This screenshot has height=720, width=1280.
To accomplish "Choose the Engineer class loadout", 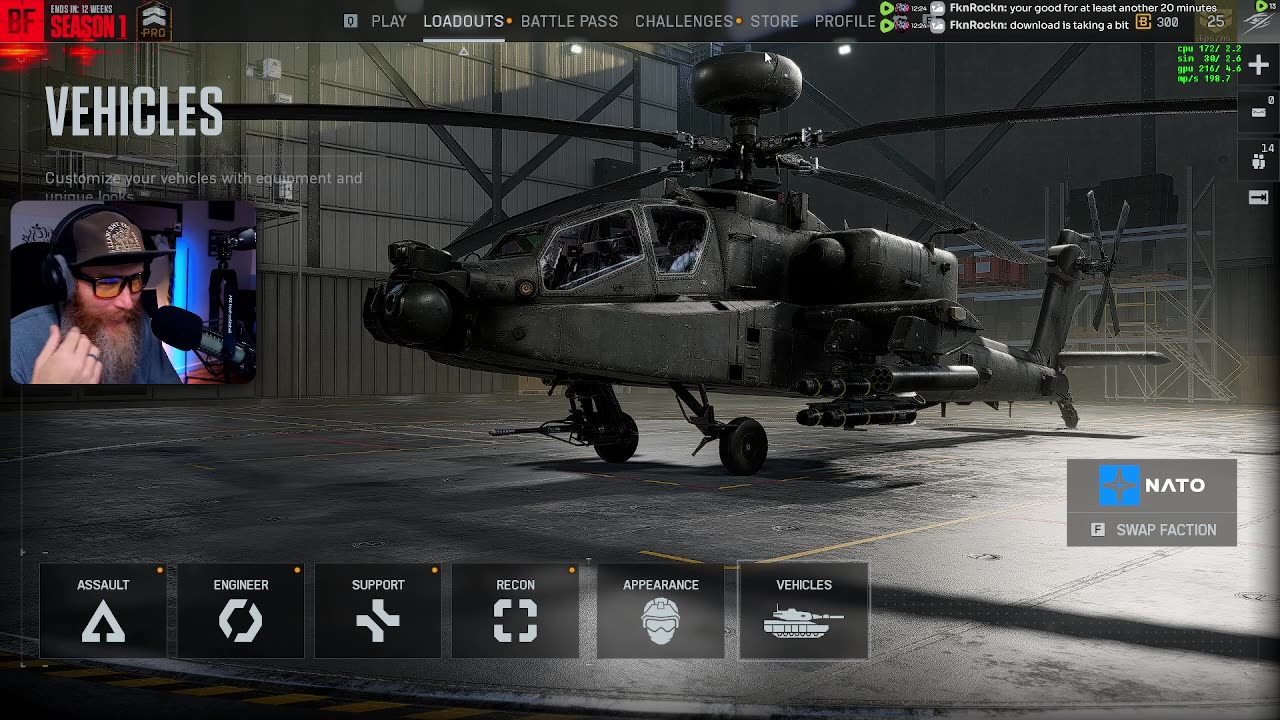I will tap(241, 611).
